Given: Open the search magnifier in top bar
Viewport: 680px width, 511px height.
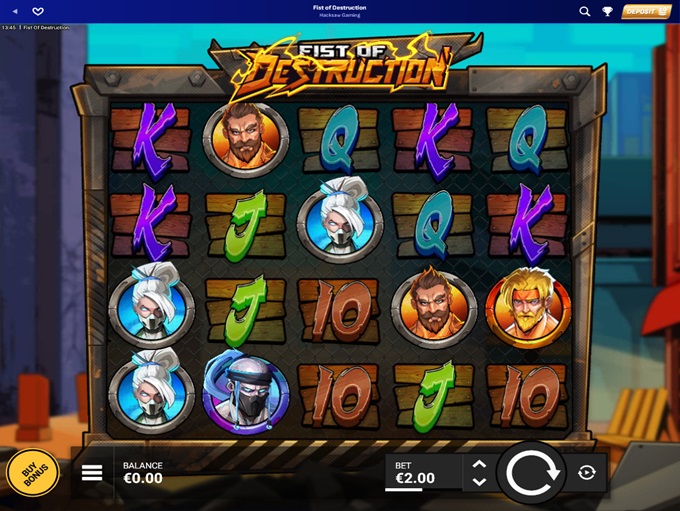Looking at the screenshot, I should pos(585,11).
